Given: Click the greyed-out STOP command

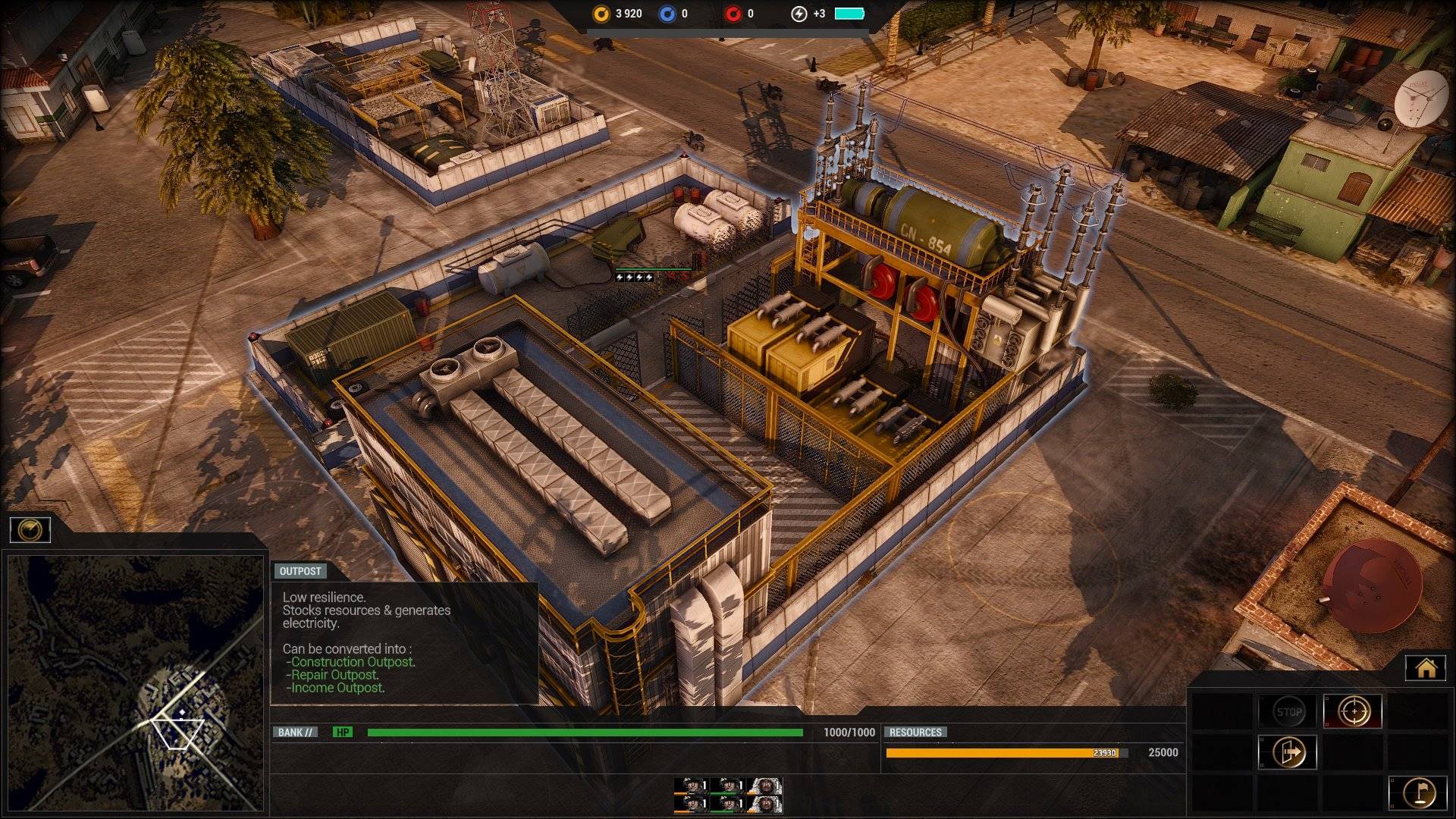Looking at the screenshot, I should click(x=1288, y=711).
